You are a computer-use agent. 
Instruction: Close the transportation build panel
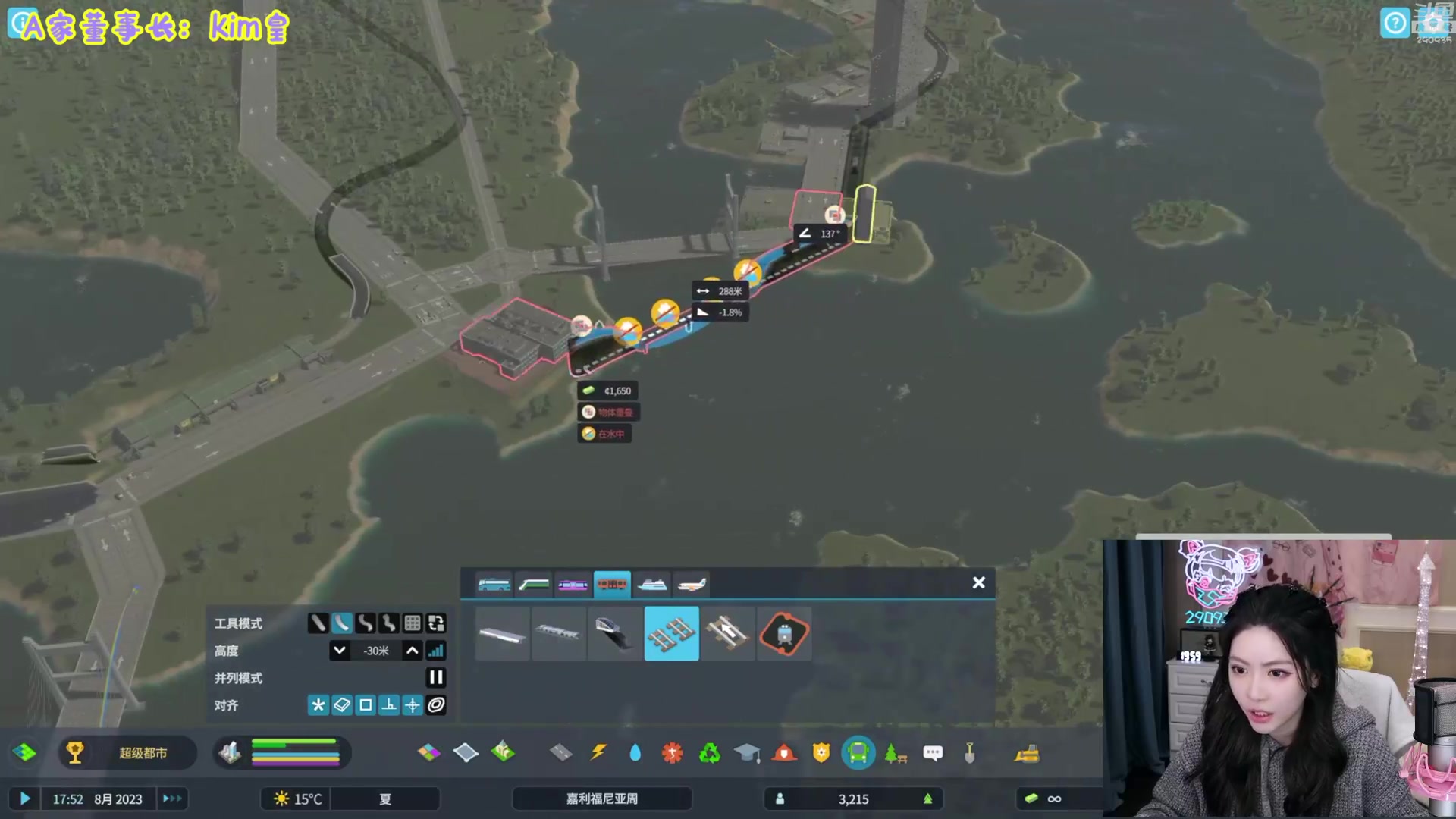click(x=978, y=582)
